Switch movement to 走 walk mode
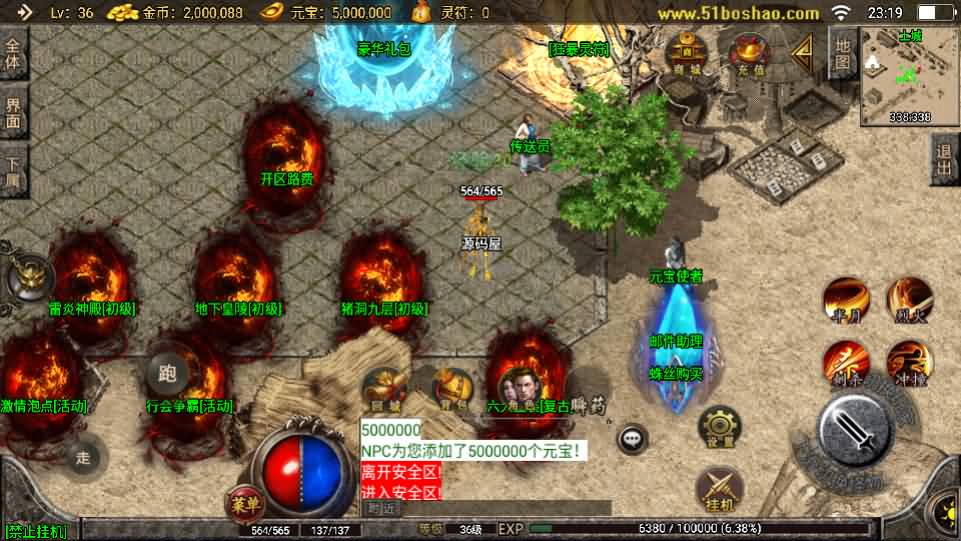Screen dimensions: 961x541 click(x=83, y=457)
